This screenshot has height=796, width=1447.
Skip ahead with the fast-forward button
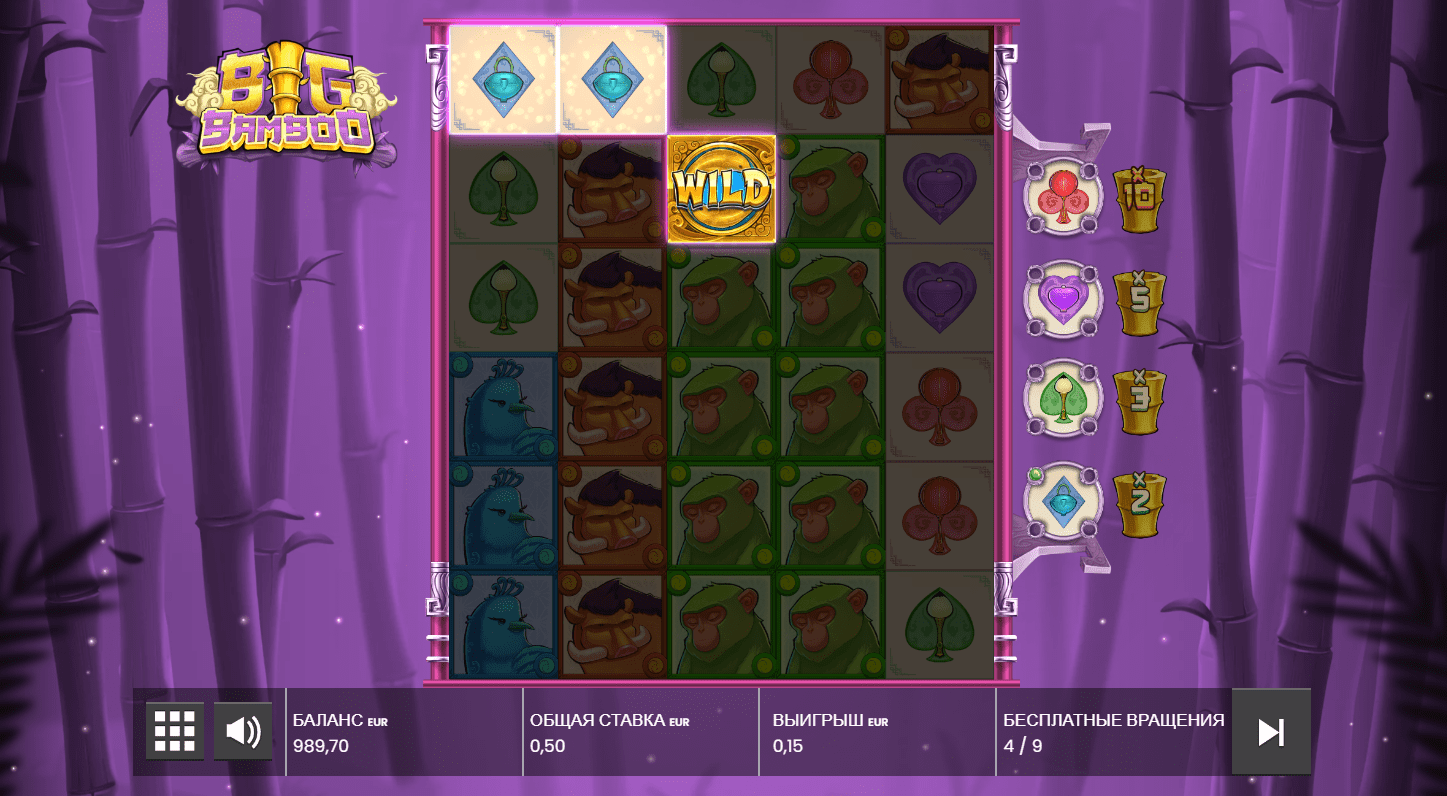1271,732
